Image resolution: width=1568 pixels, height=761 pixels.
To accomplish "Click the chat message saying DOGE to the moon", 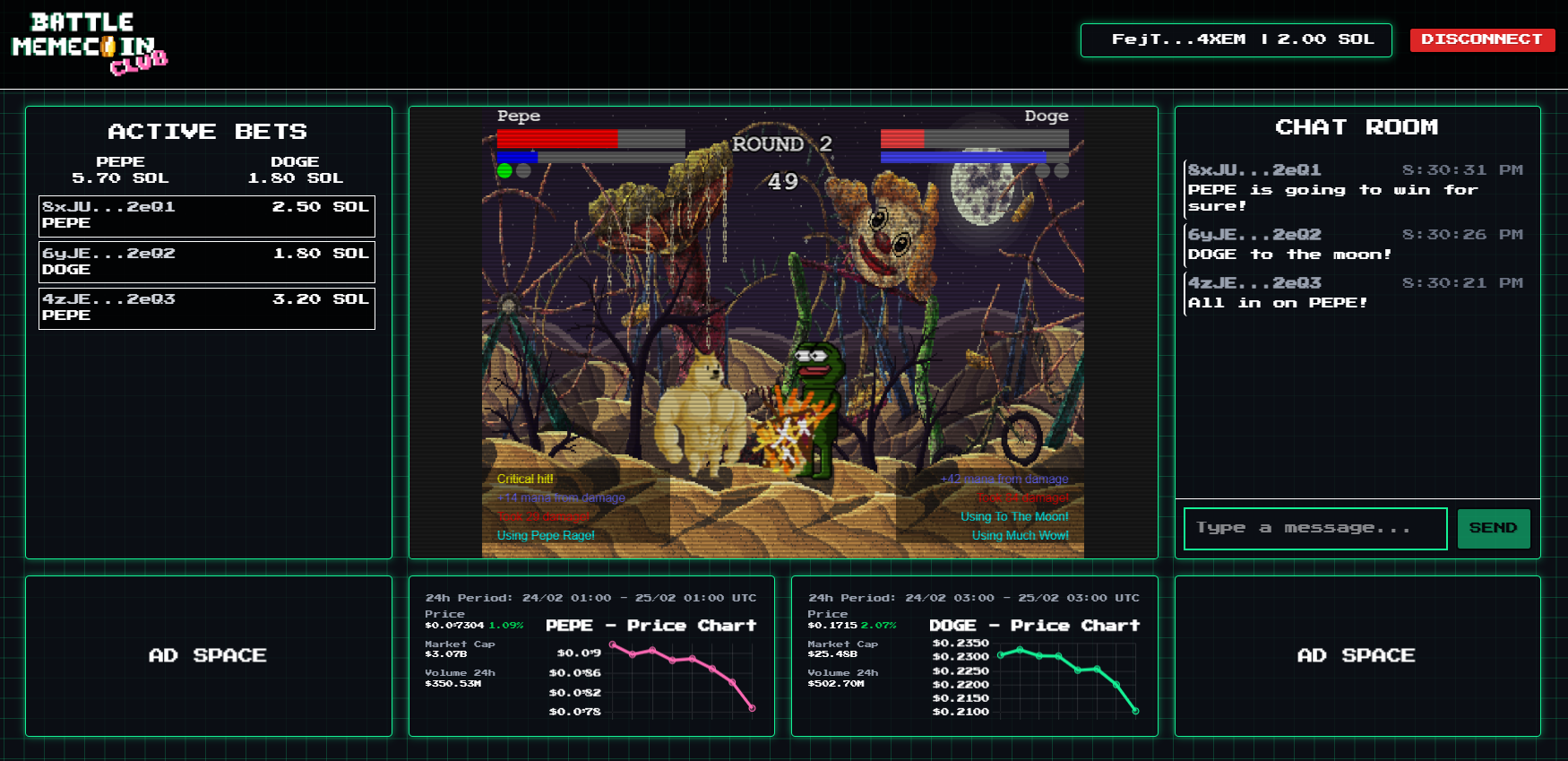I will pos(1288,255).
